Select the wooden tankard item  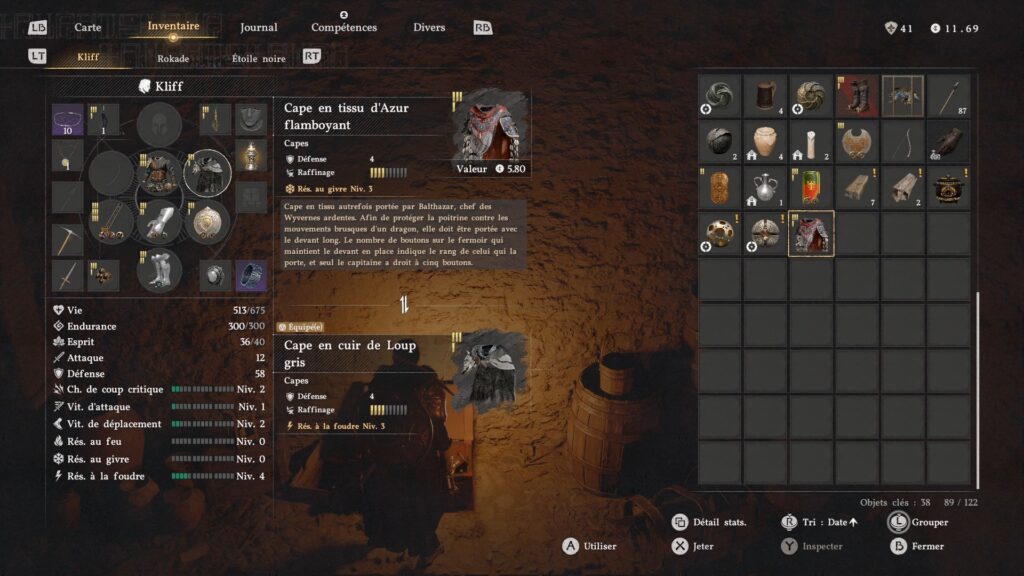coord(765,96)
